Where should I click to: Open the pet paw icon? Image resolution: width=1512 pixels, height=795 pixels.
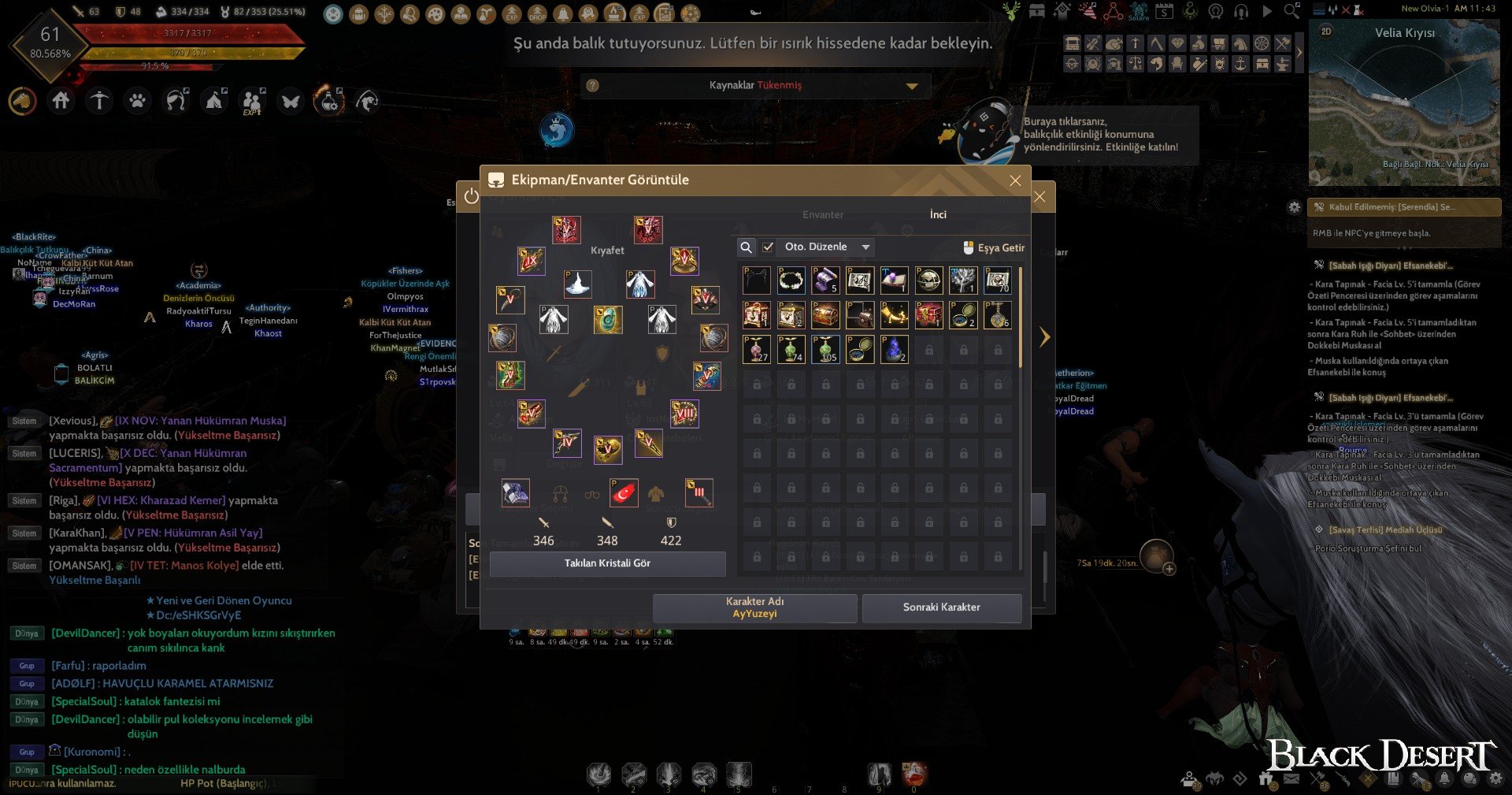tap(138, 101)
